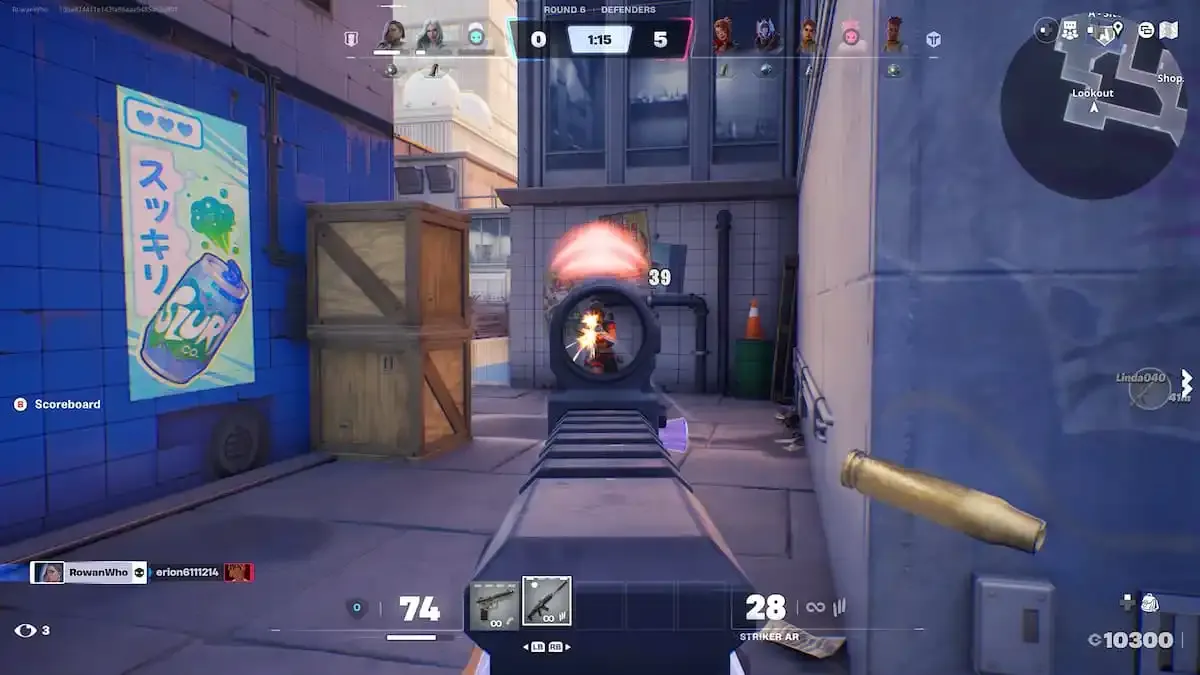Select the red-haired enemy portrait
Screen dimensions: 1200x675
(722, 36)
